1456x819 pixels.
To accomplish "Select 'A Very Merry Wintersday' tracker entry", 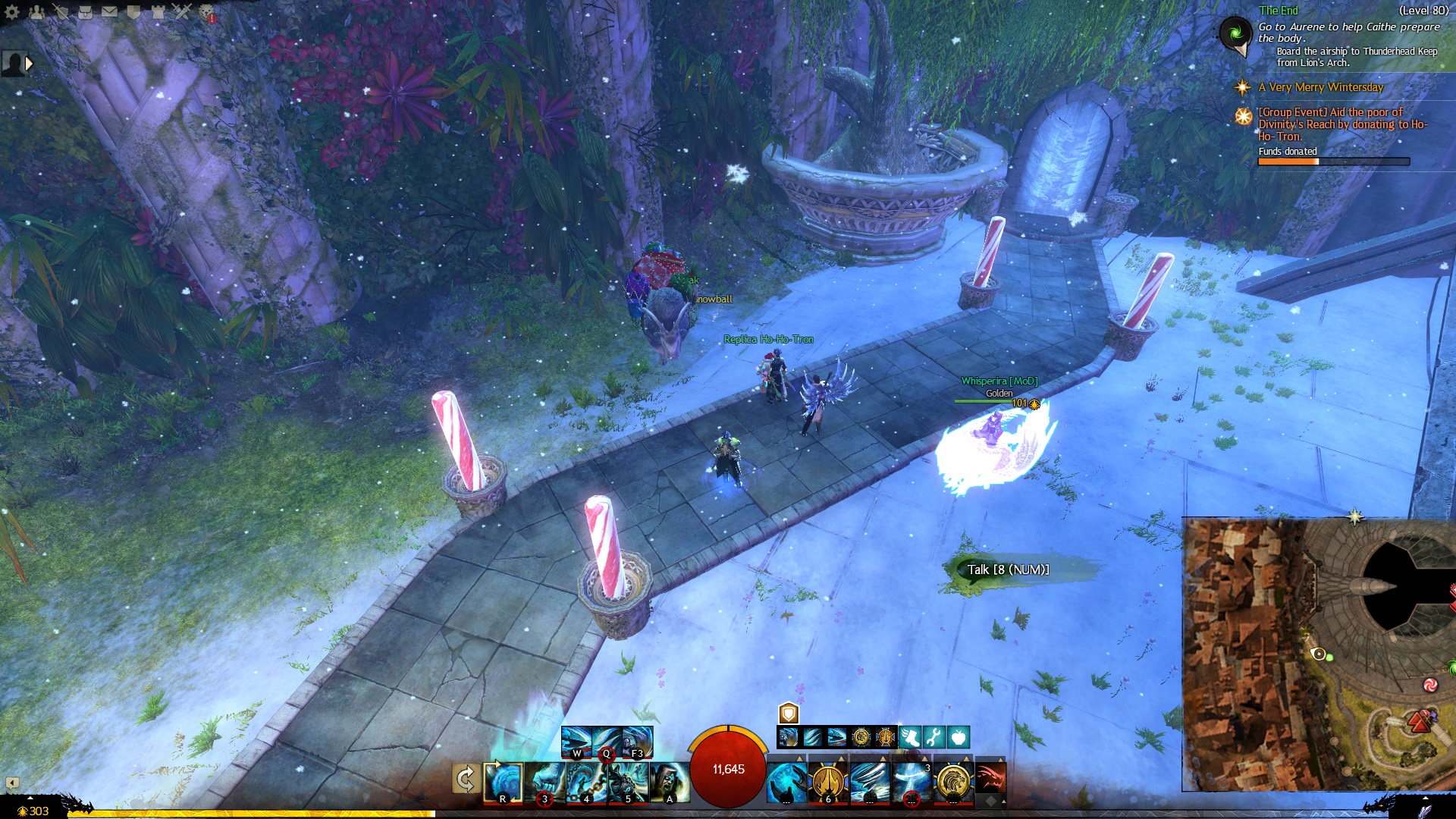I will [x=1320, y=87].
